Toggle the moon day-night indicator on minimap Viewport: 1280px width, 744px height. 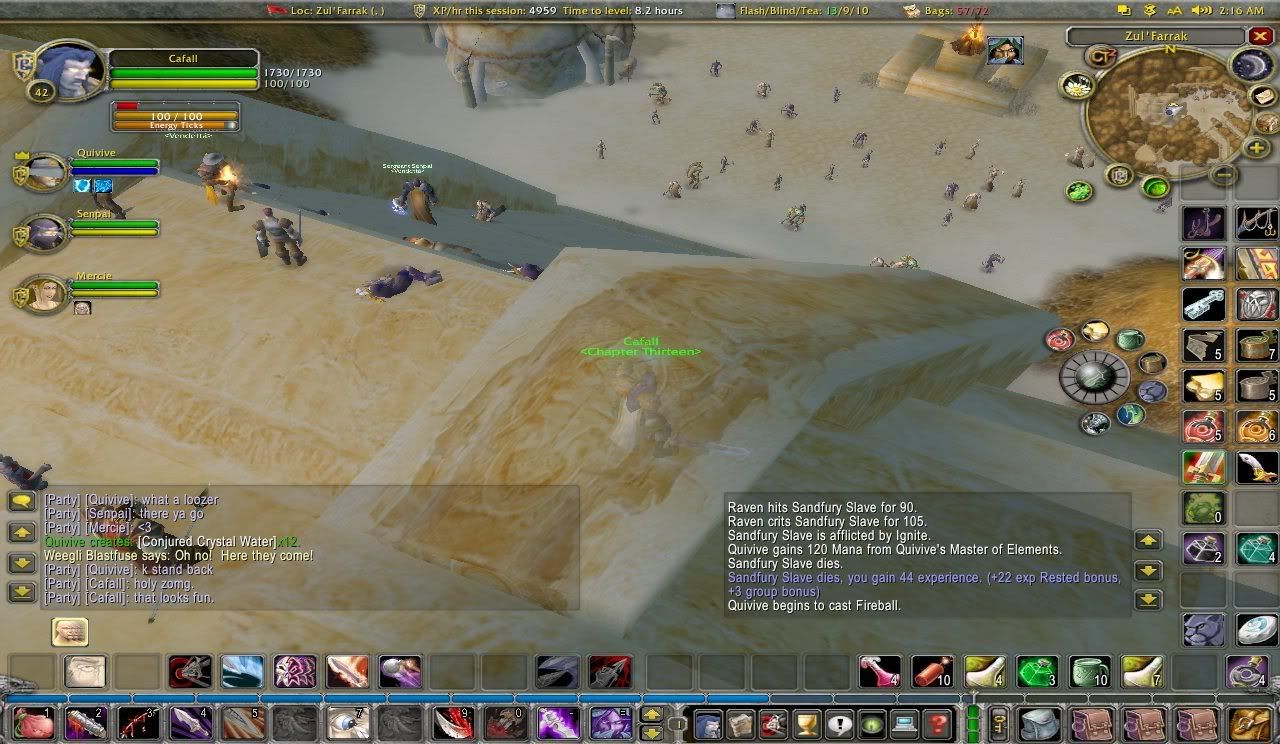click(1250, 65)
